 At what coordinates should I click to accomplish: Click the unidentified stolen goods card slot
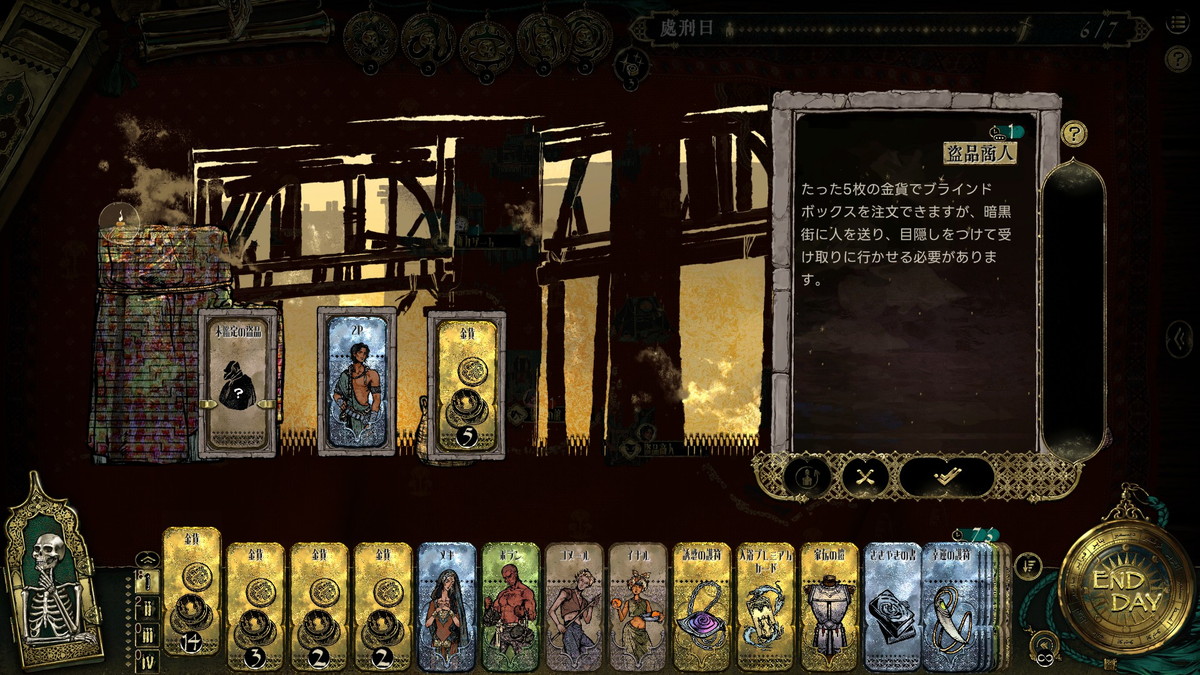coord(238,382)
